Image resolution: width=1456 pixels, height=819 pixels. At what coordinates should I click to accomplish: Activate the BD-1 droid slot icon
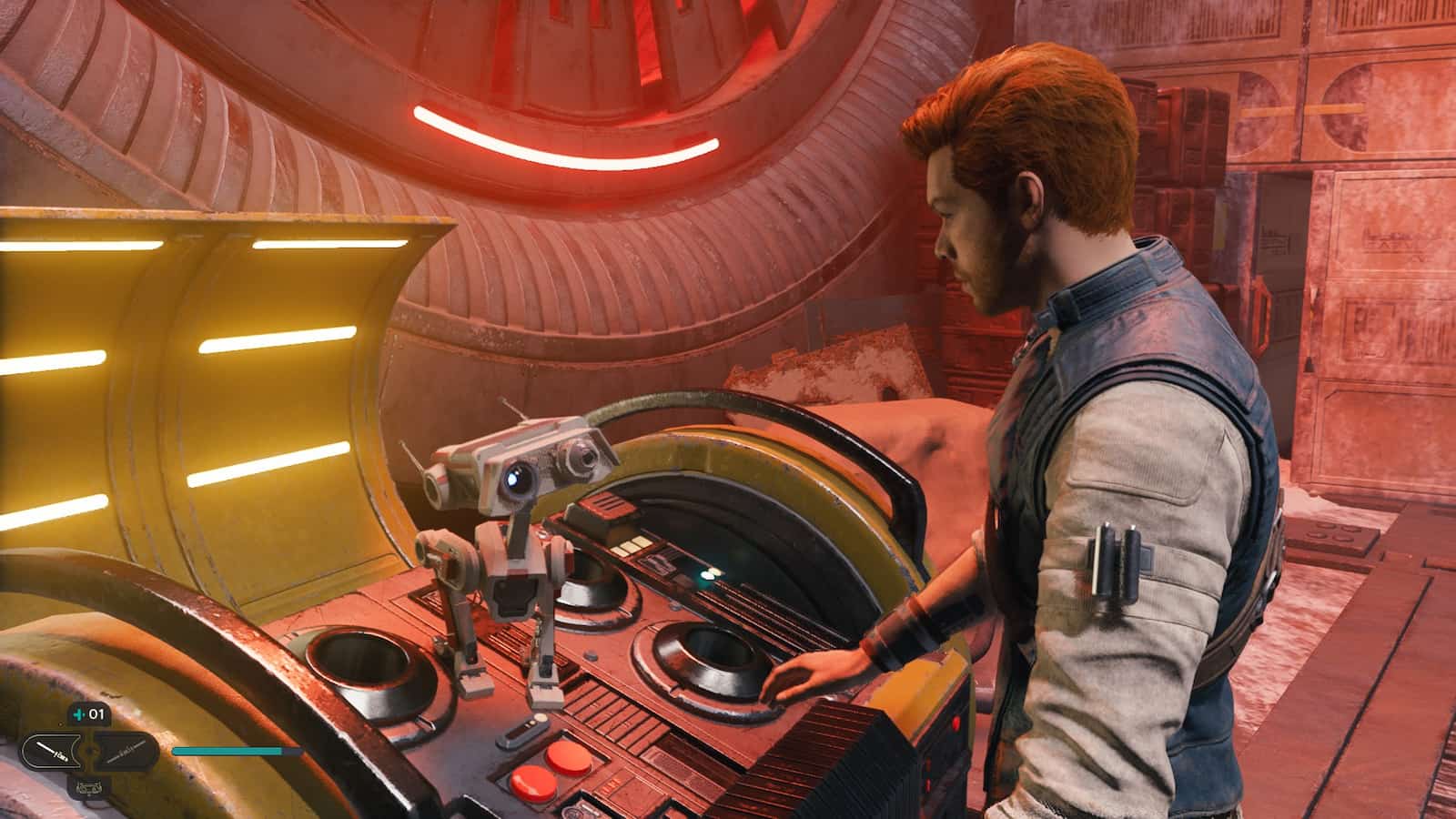pos(88,786)
